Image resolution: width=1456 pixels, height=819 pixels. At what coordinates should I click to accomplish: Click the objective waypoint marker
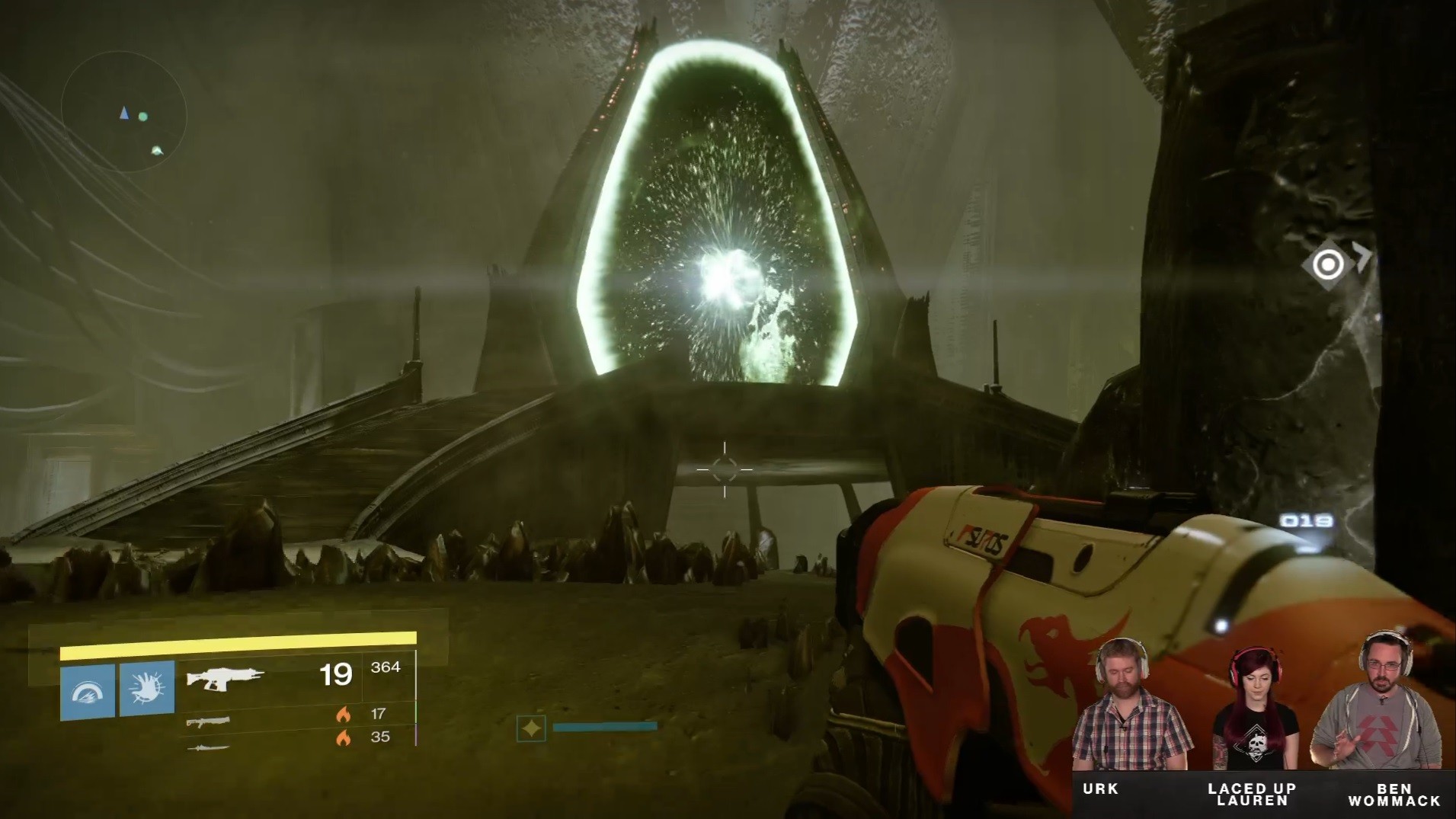pyautogui.click(x=1328, y=264)
